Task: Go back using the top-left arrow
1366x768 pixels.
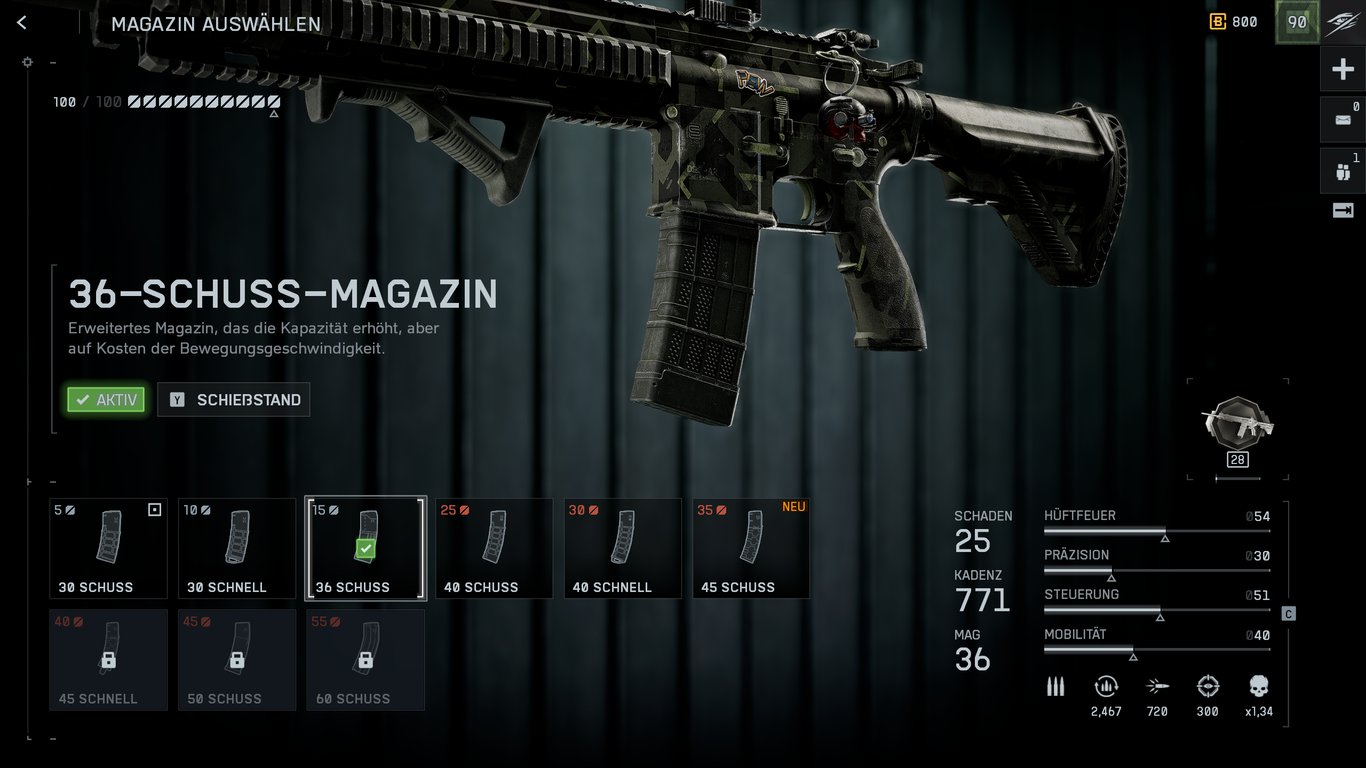Action: tap(22, 23)
